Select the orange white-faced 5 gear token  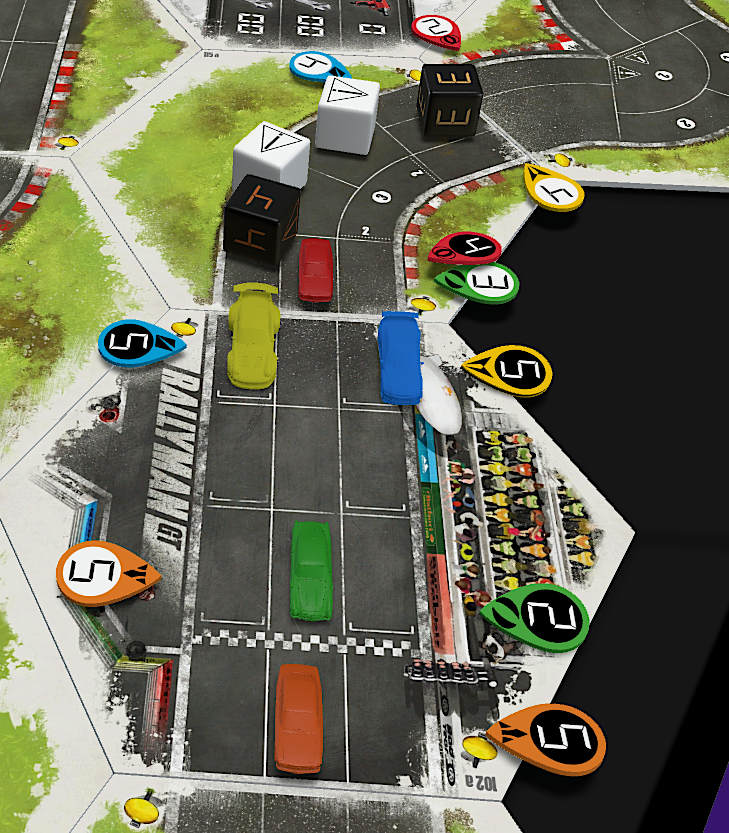click(x=105, y=574)
